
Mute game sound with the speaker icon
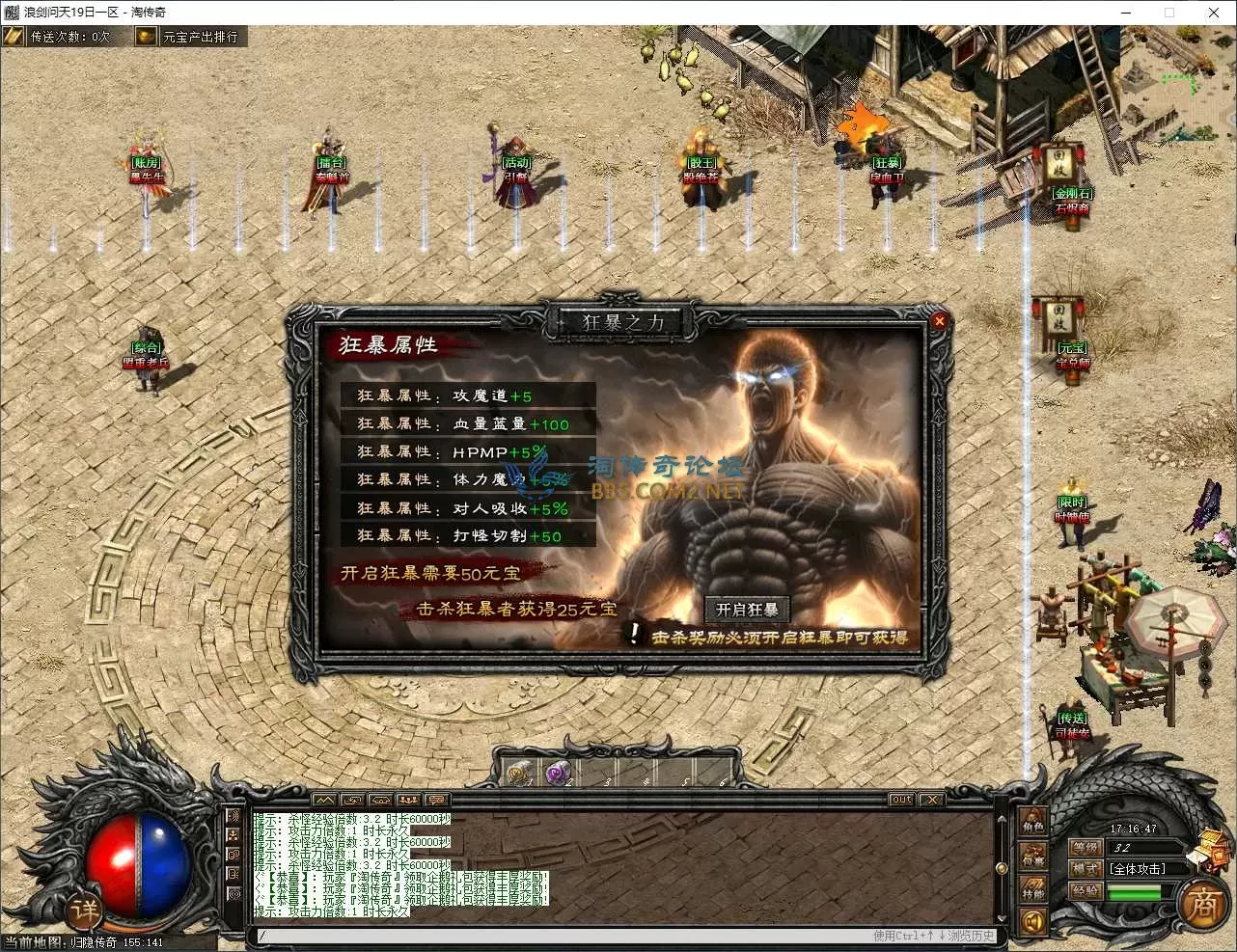[x=1031, y=921]
